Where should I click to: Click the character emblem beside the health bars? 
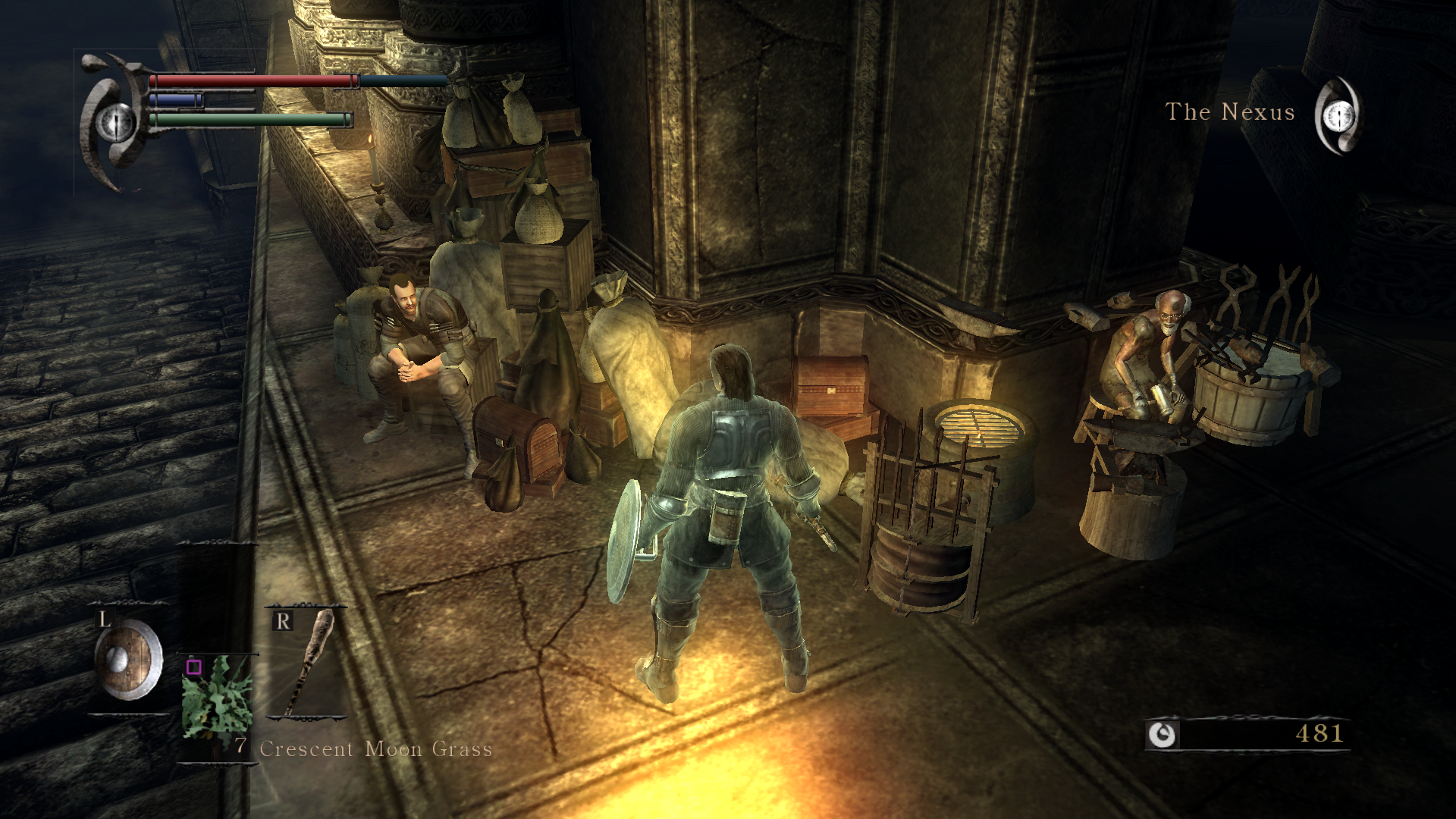114,121
